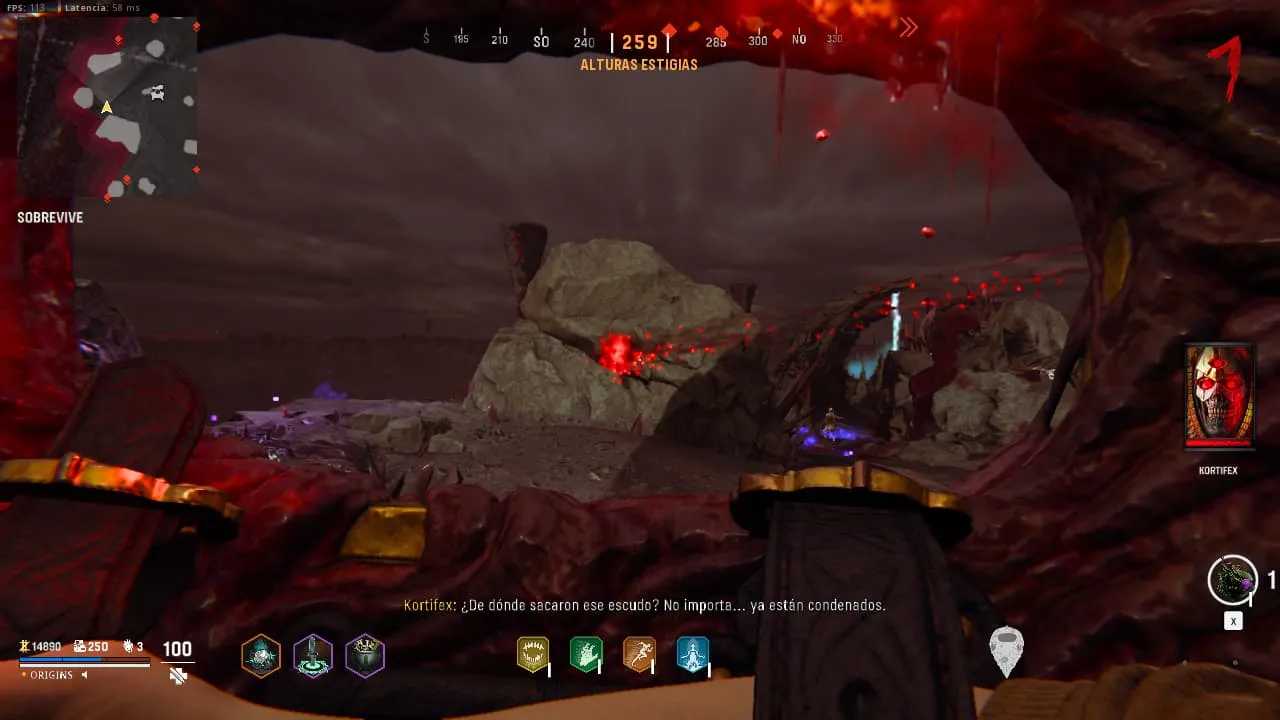Click the compass bar heading strip

pyautogui.click(x=638, y=41)
